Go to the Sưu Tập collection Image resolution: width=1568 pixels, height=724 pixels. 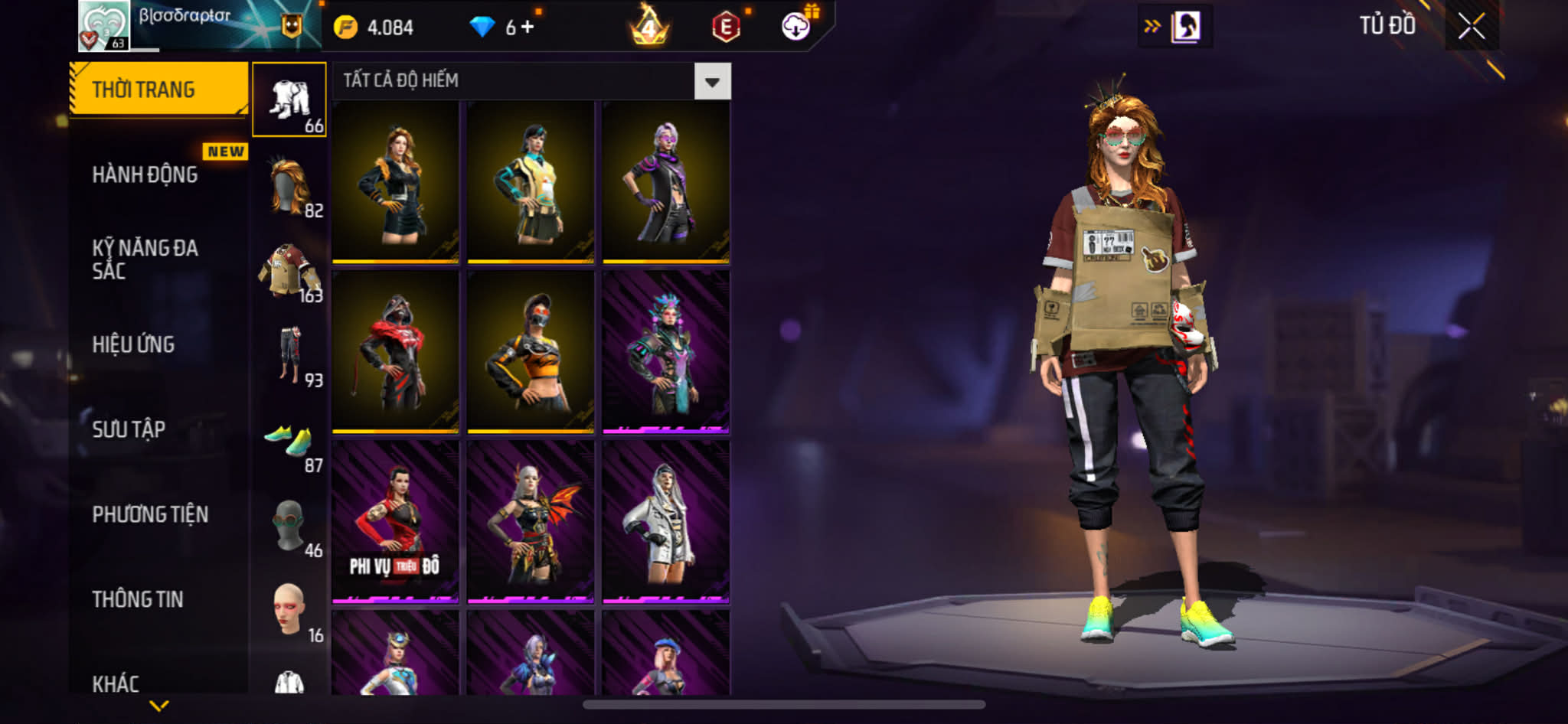129,429
